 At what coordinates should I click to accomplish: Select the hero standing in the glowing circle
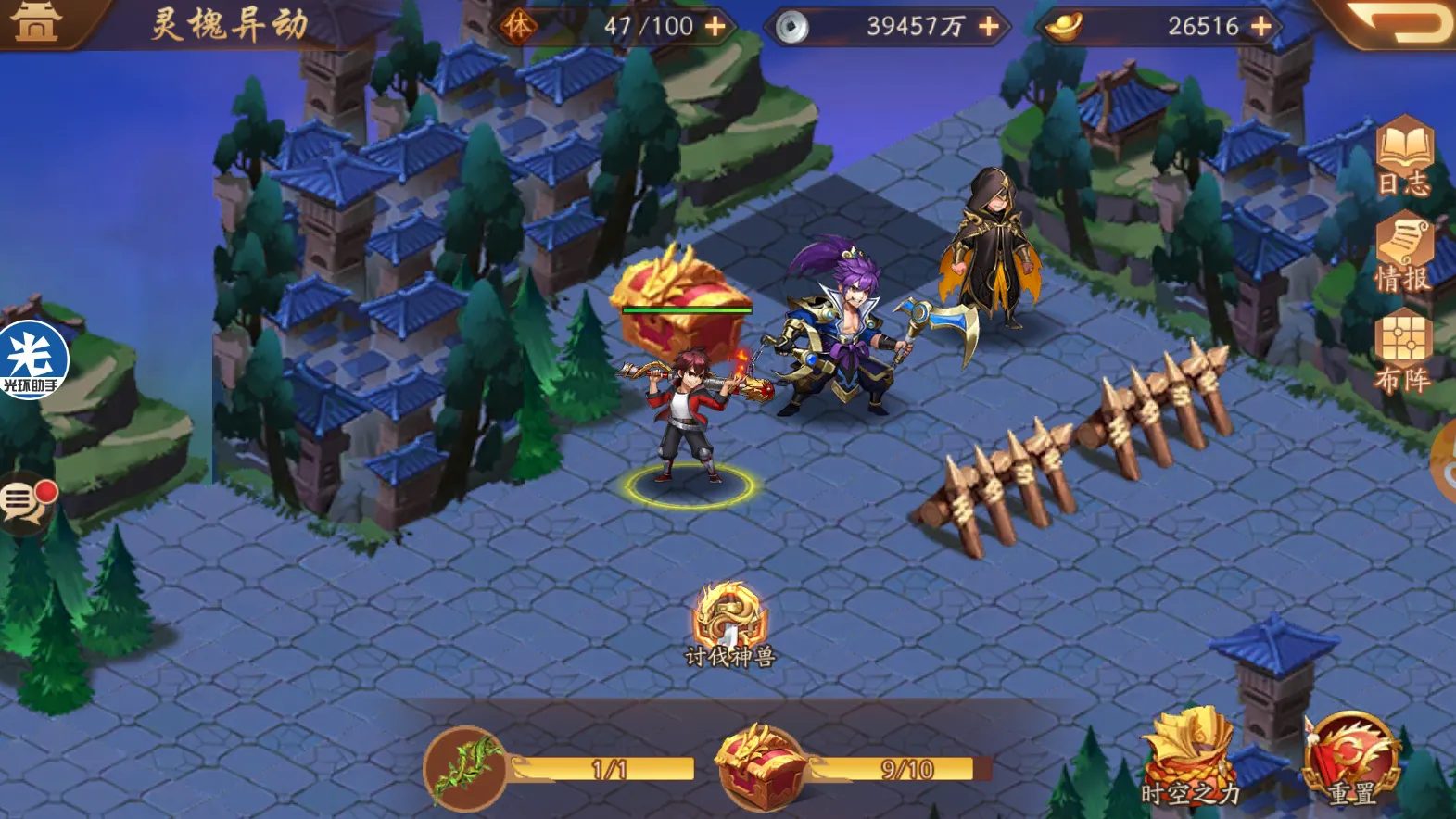coord(690,417)
